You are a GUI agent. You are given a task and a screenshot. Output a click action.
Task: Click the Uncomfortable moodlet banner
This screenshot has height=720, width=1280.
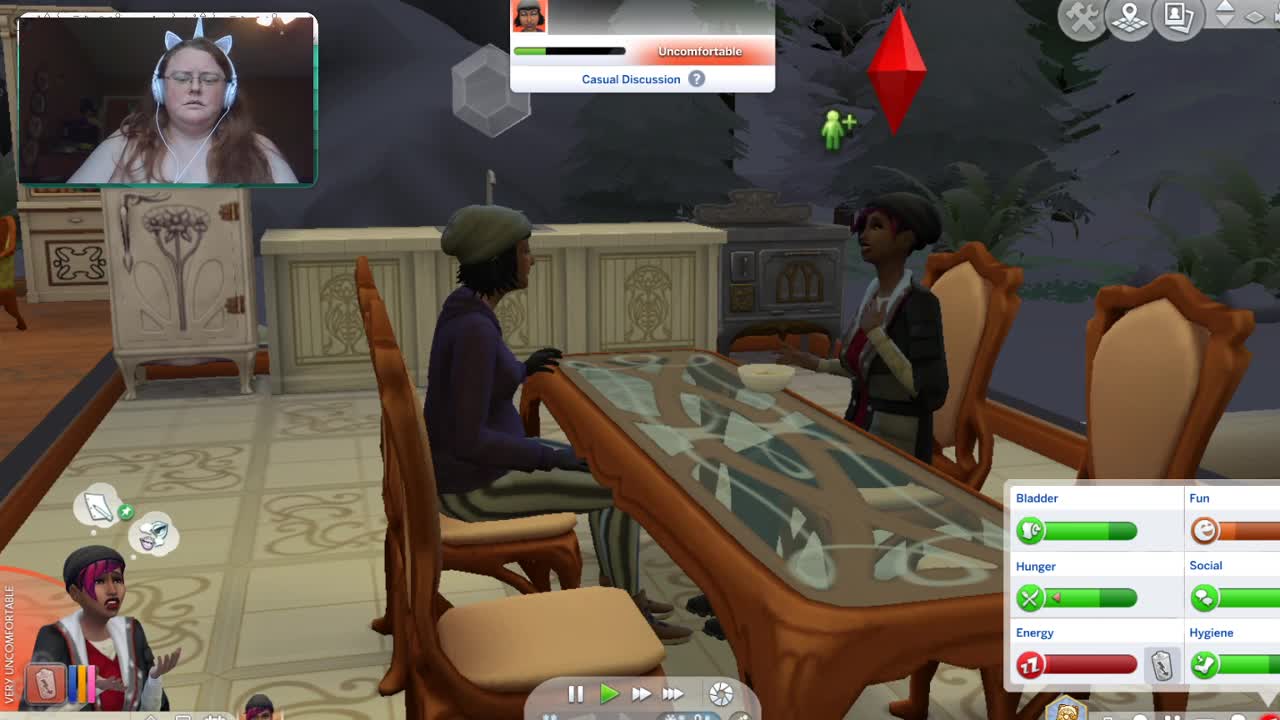[x=700, y=51]
